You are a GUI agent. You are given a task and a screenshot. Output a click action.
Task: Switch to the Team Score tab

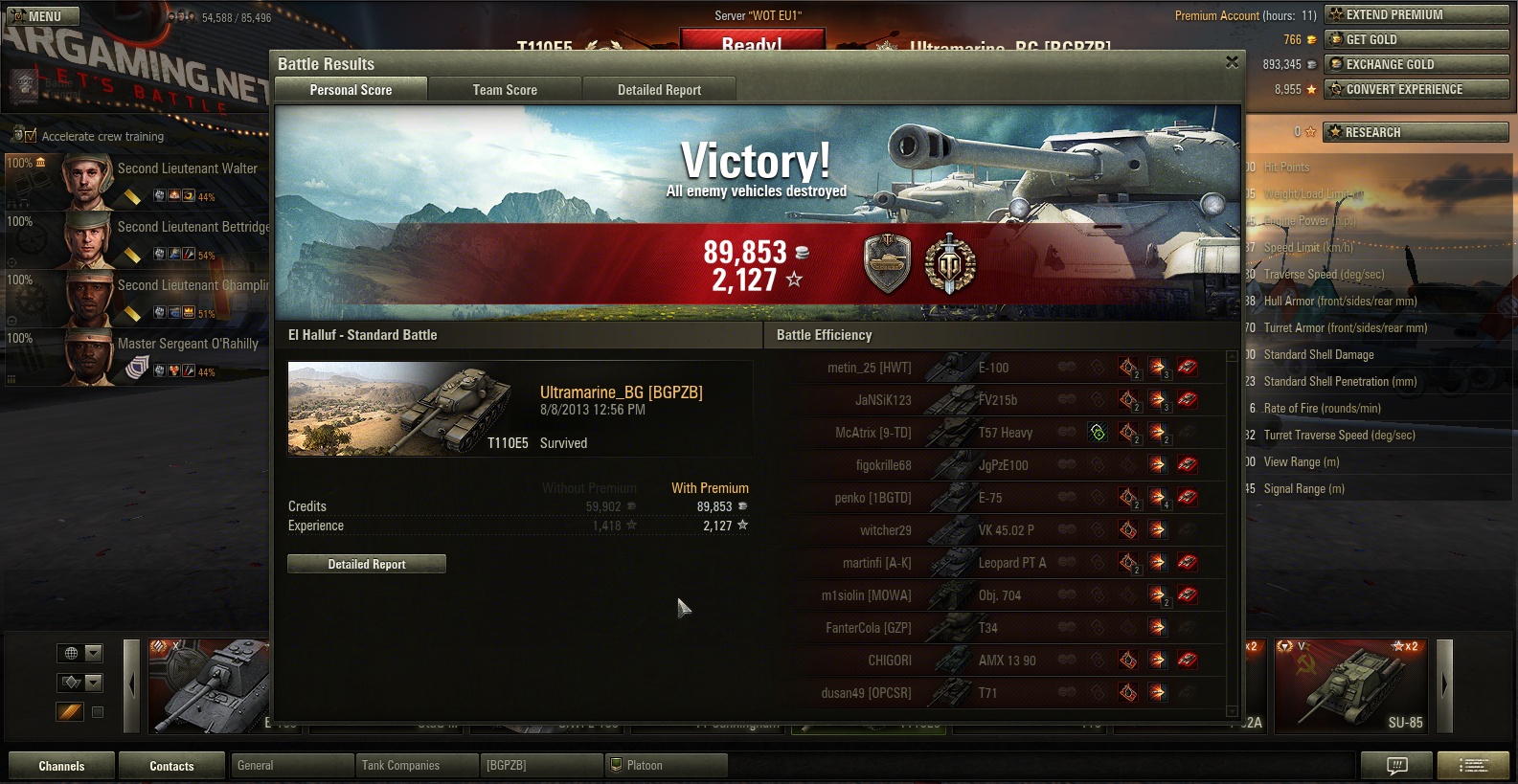pyautogui.click(x=505, y=90)
